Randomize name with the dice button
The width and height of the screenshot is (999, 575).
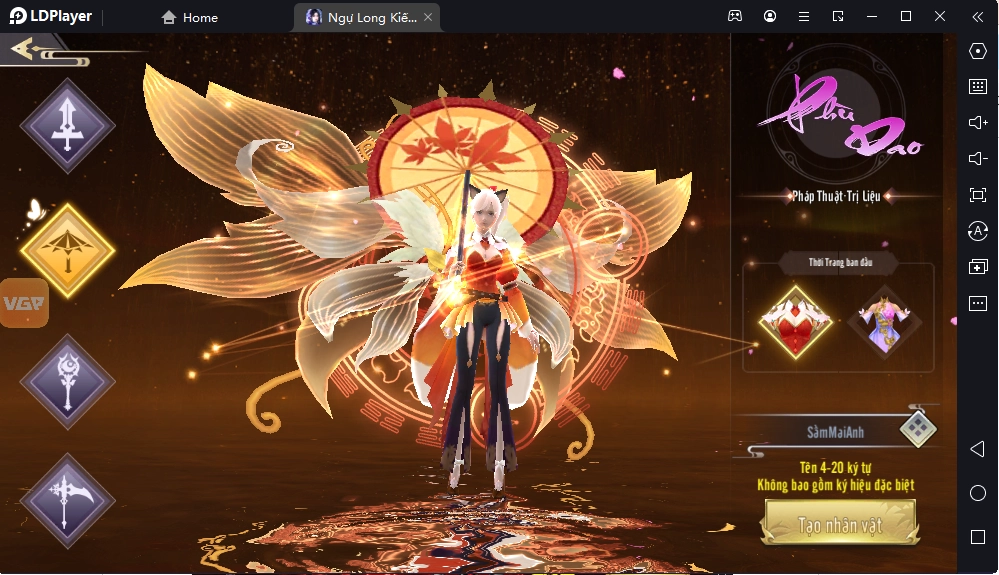coord(917,429)
